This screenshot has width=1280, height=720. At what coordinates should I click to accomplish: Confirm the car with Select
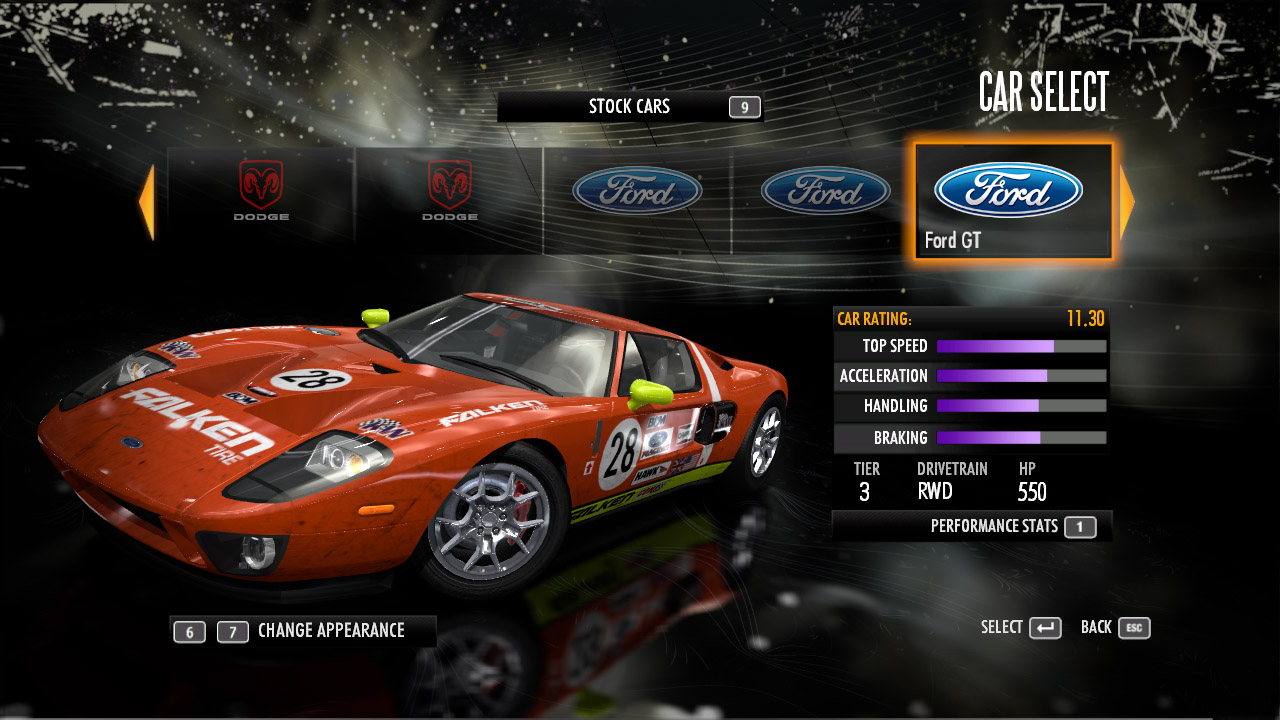coord(1021,628)
